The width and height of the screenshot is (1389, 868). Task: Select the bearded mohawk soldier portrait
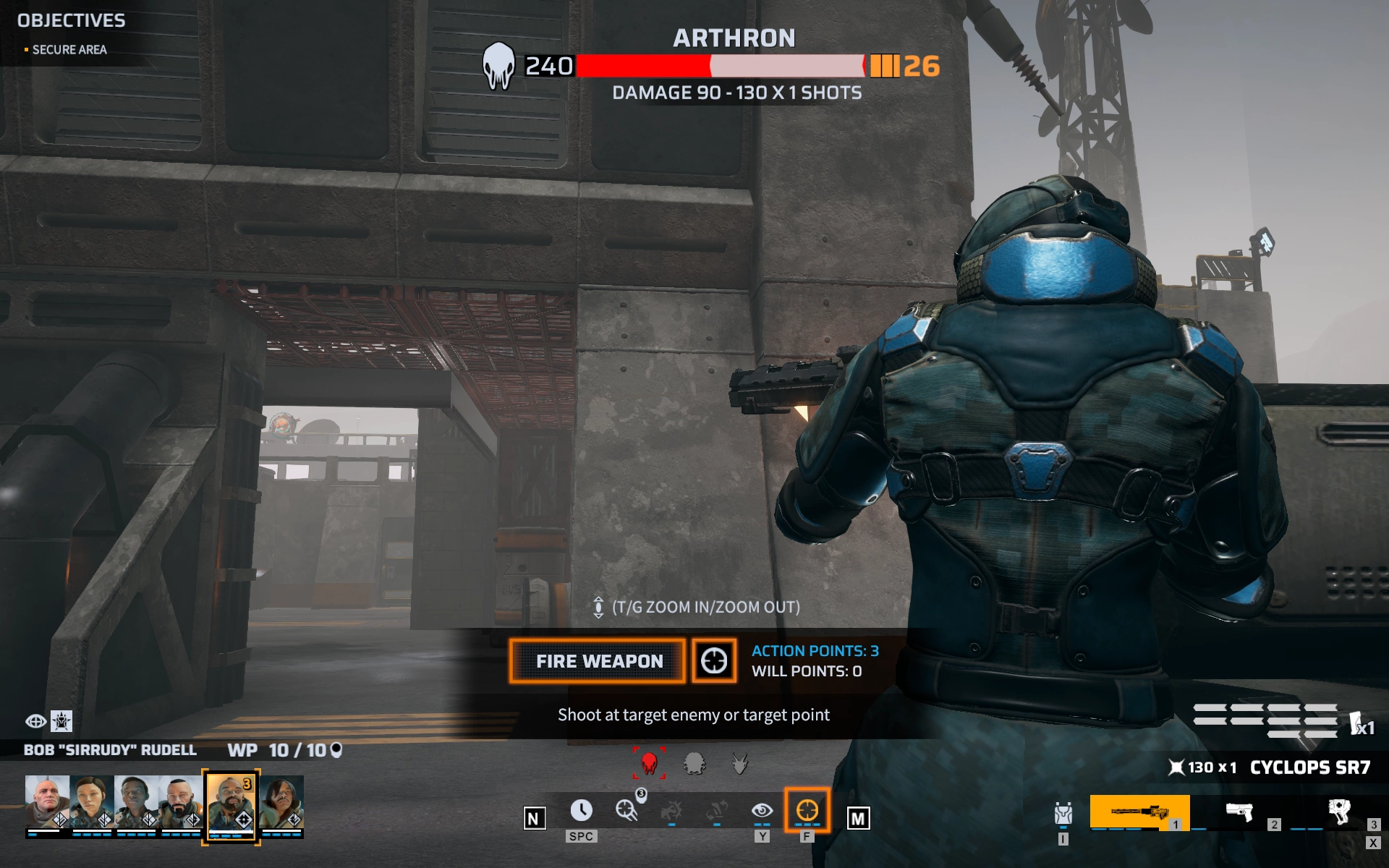tap(181, 803)
